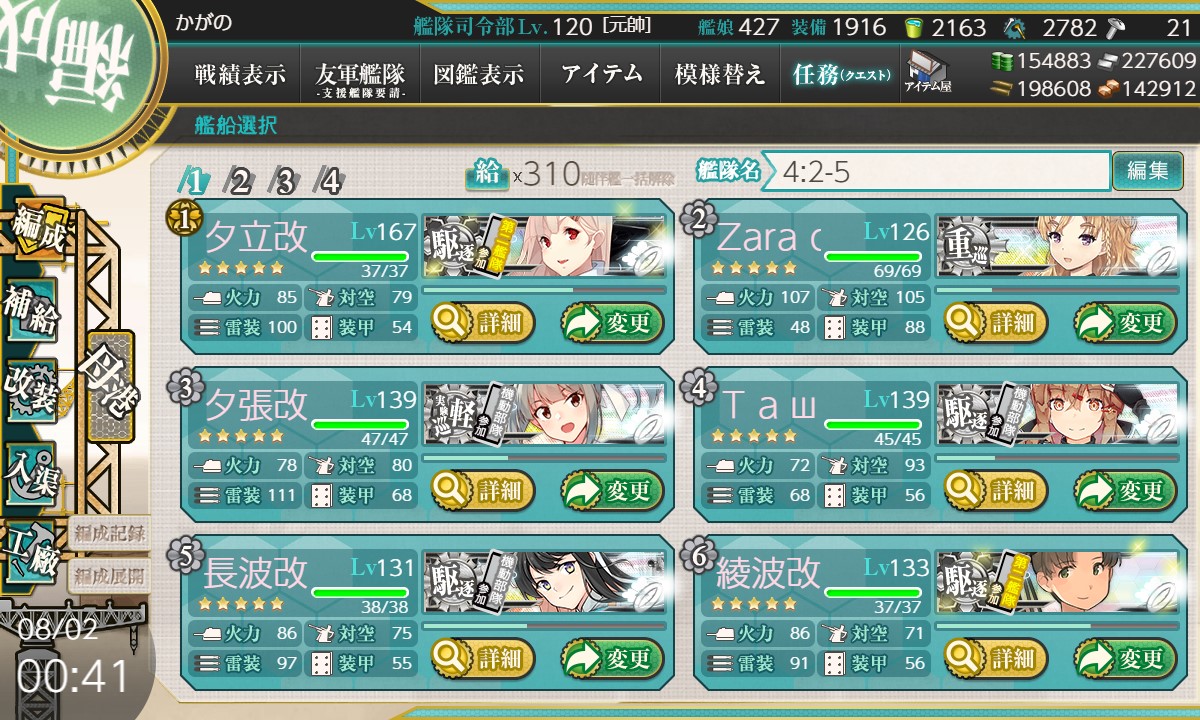Screen dimensions: 1200x720
Task: Open the 任務 quest list
Action: pyautogui.click(x=840, y=75)
